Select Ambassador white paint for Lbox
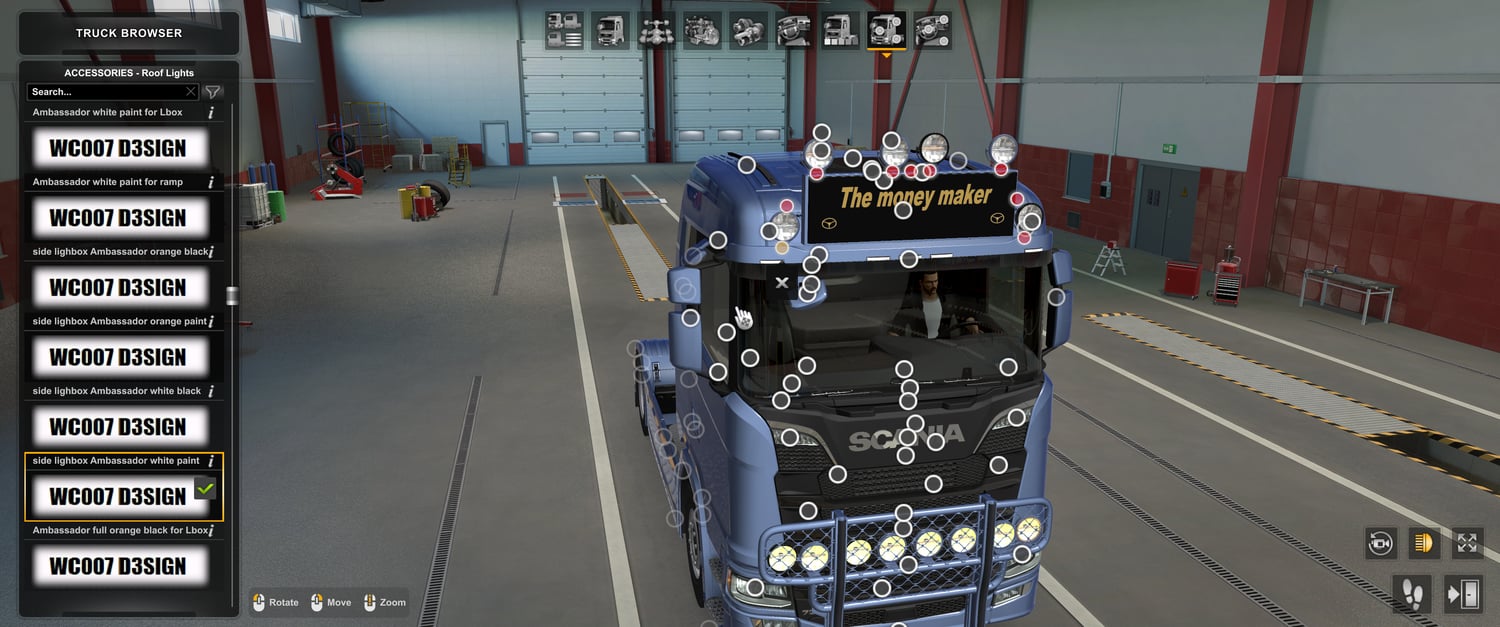The height and width of the screenshot is (627, 1500). tap(118, 148)
